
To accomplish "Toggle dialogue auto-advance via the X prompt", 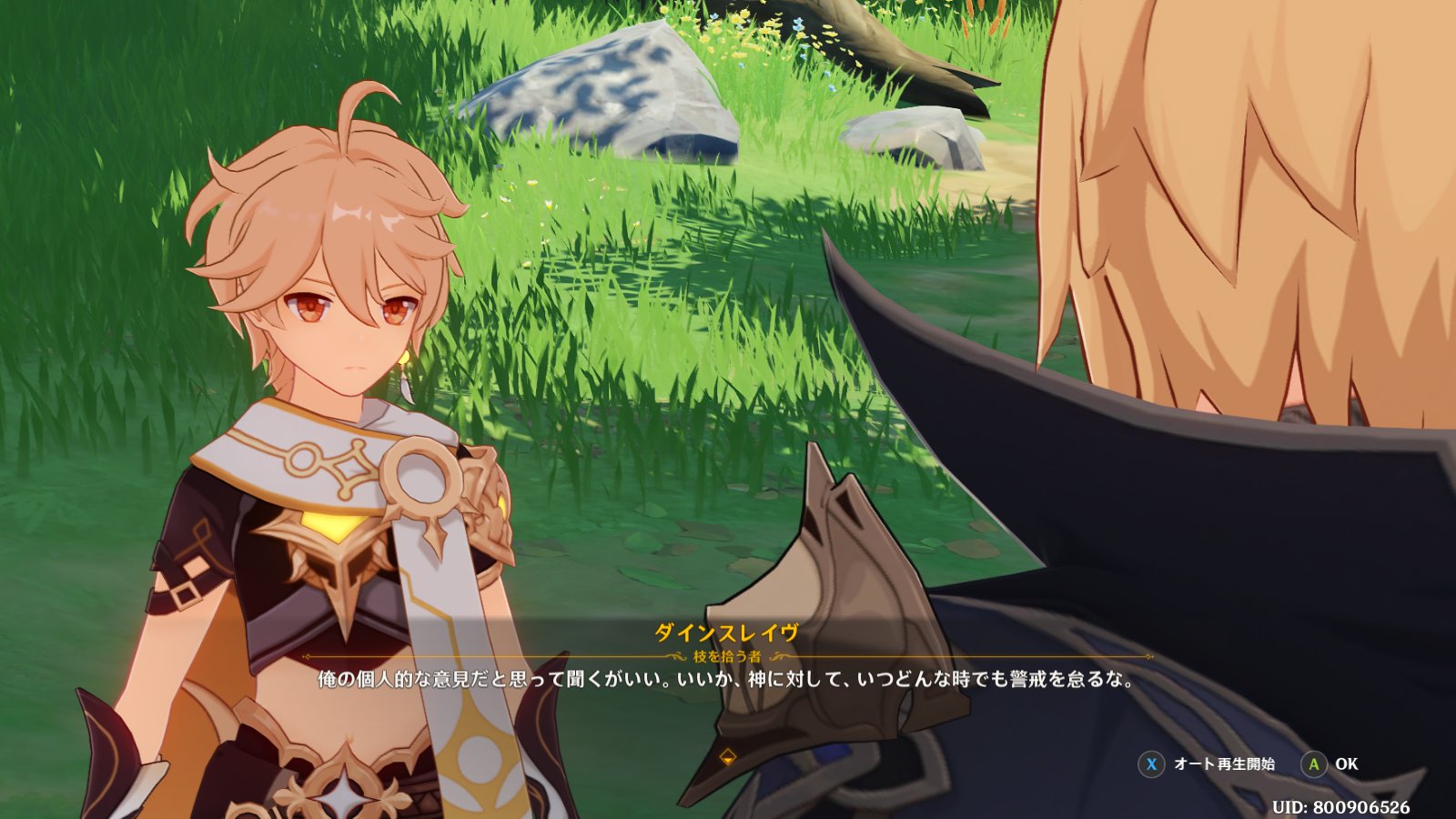I will (x=1152, y=766).
